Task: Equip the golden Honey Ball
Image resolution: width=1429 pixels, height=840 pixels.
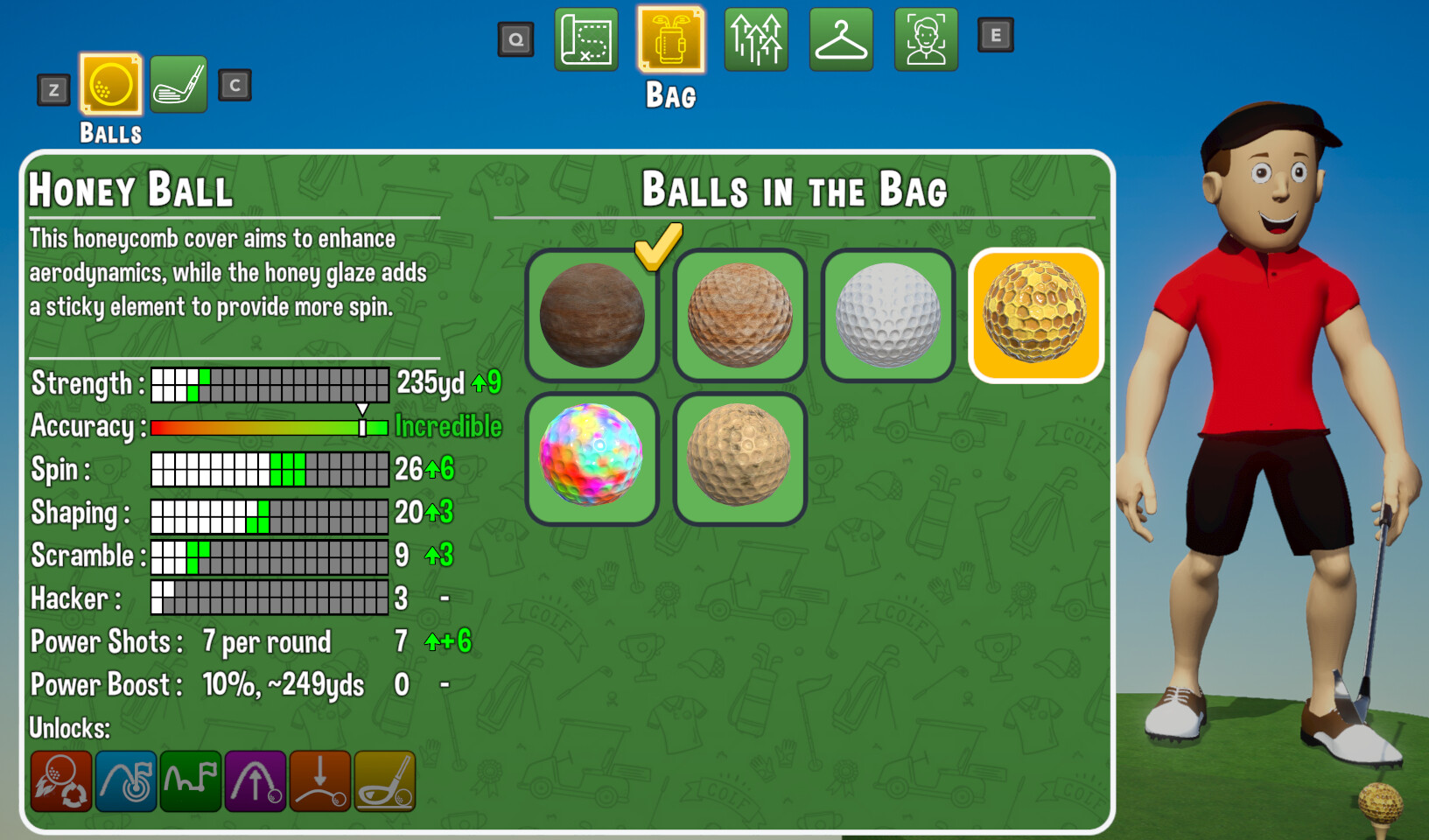Action: click(x=1035, y=313)
